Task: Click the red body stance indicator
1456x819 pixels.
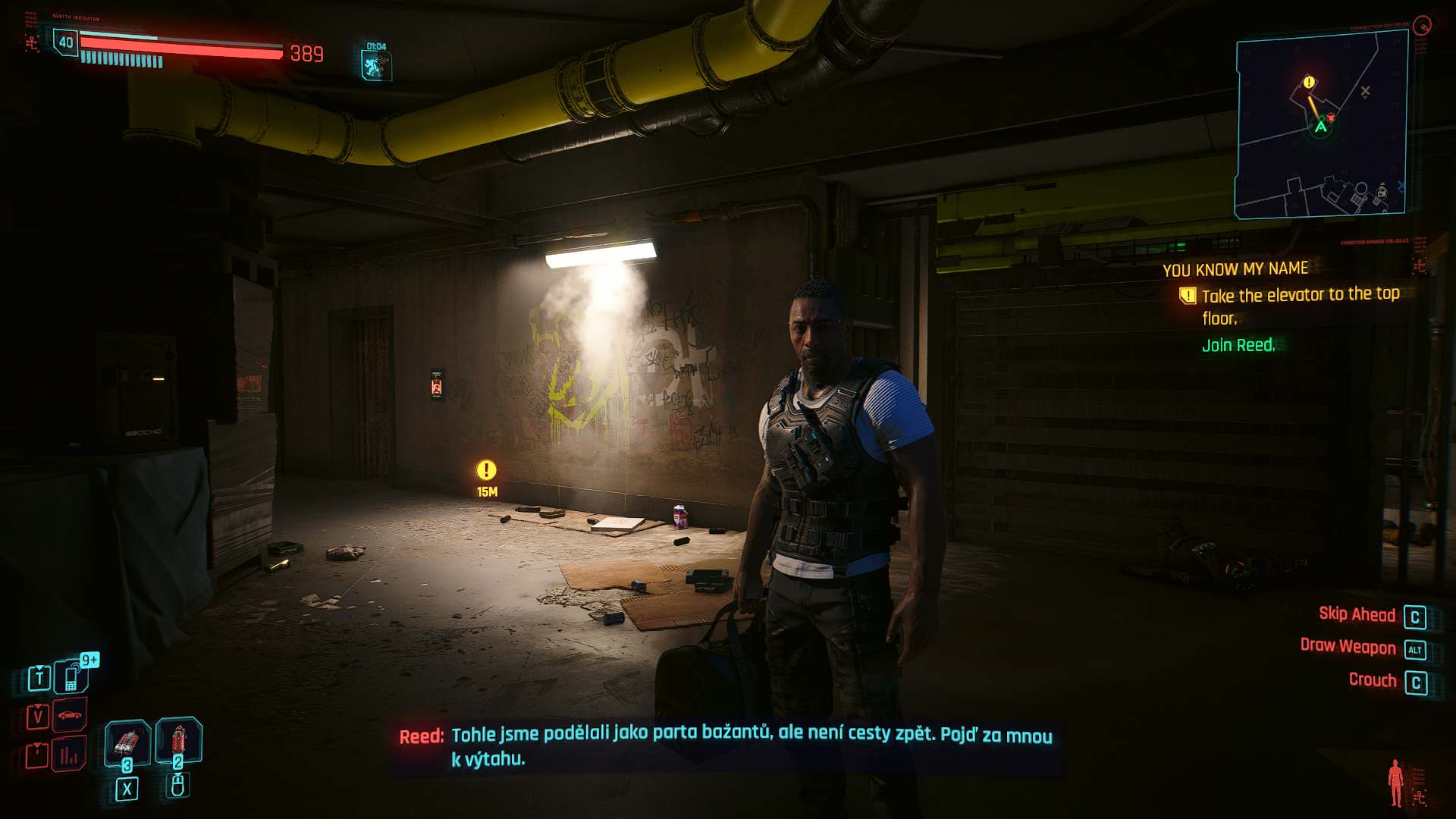Action: tap(1395, 783)
